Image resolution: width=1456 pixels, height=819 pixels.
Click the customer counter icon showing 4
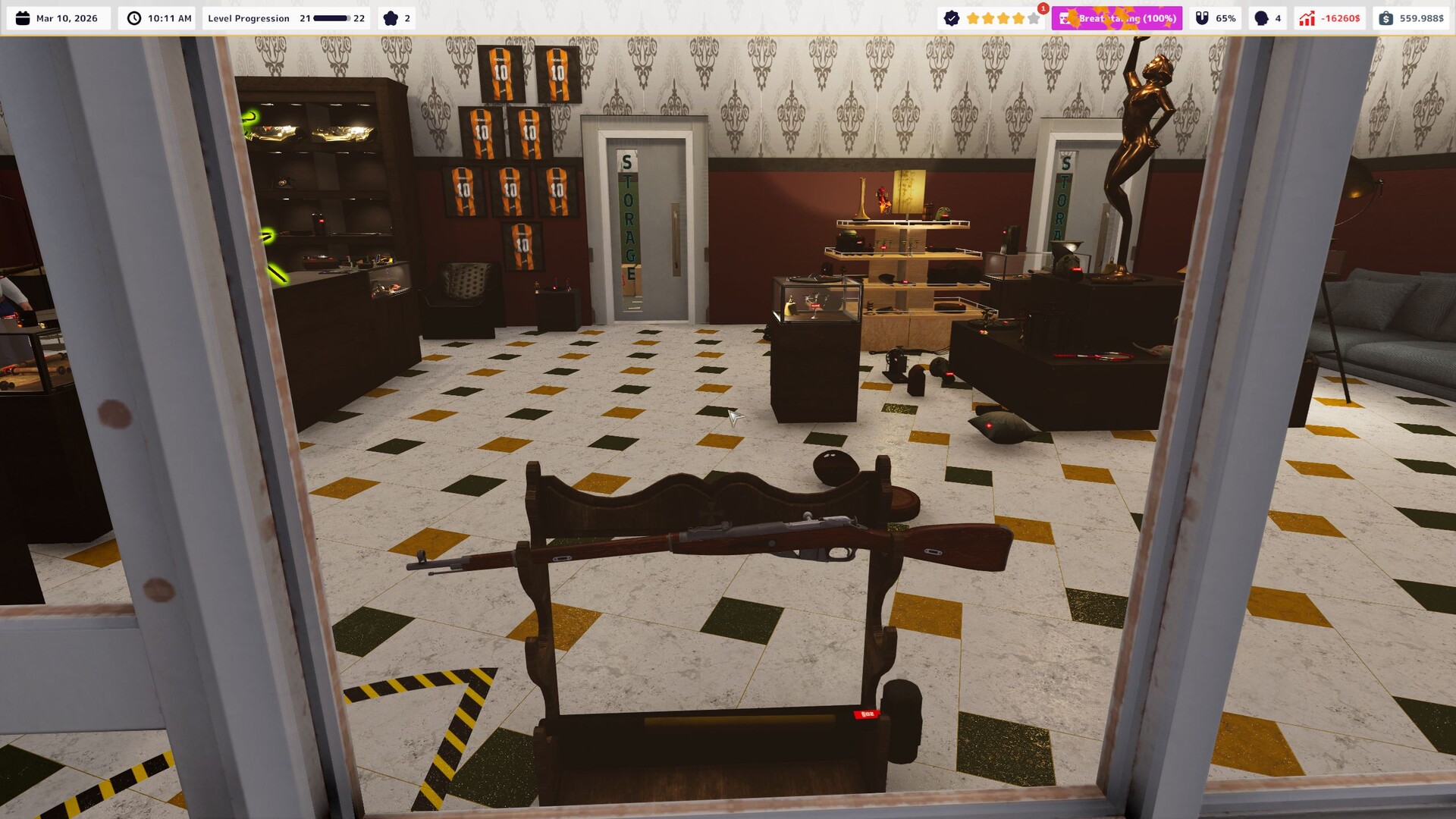point(1262,17)
